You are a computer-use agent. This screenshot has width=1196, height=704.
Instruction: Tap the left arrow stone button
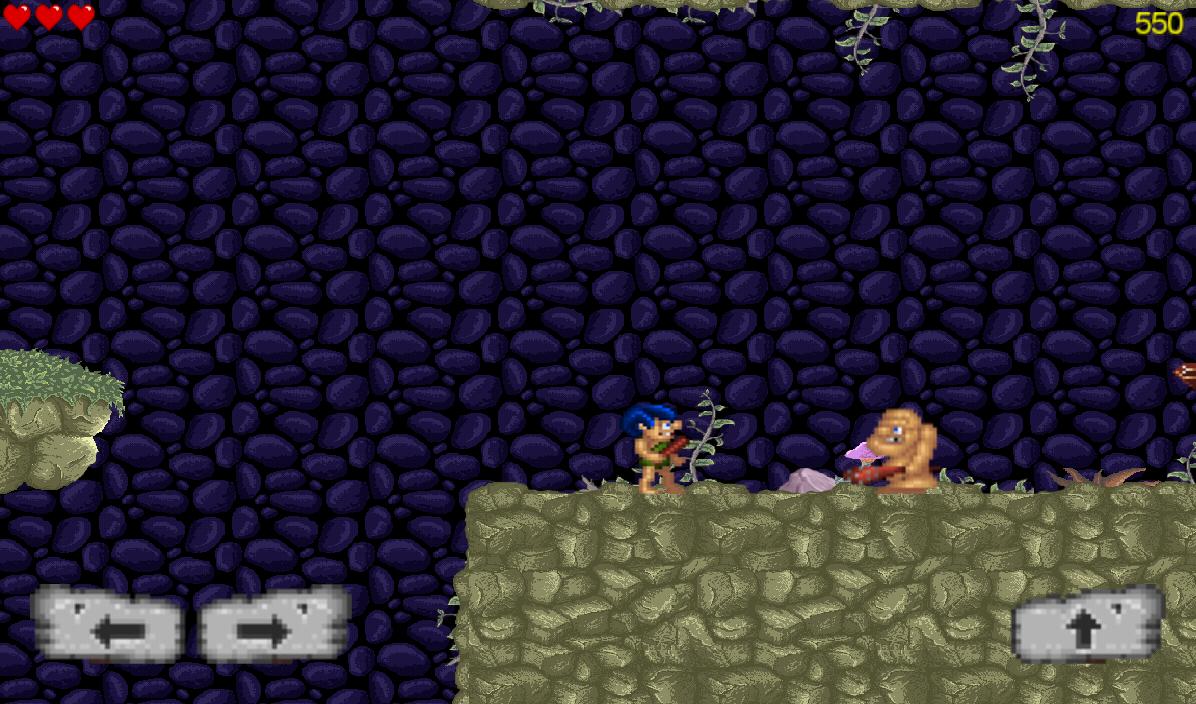[x=108, y=626]
